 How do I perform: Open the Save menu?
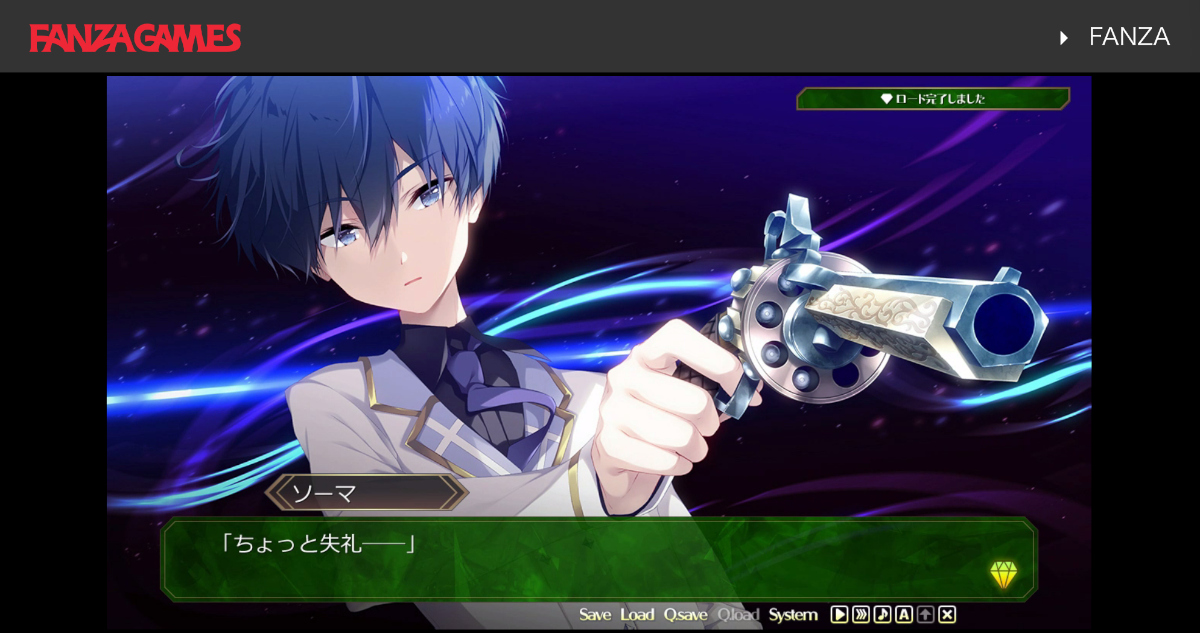(x=594, y=615)
